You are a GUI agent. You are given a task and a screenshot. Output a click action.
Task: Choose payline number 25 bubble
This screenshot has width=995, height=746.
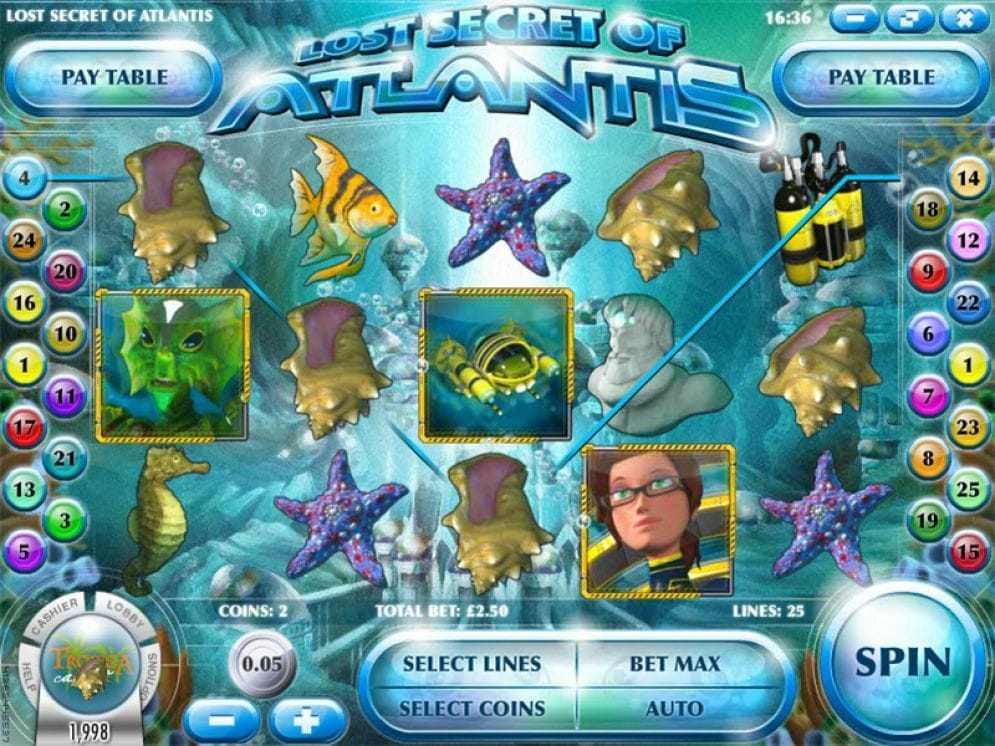[968, 490]
